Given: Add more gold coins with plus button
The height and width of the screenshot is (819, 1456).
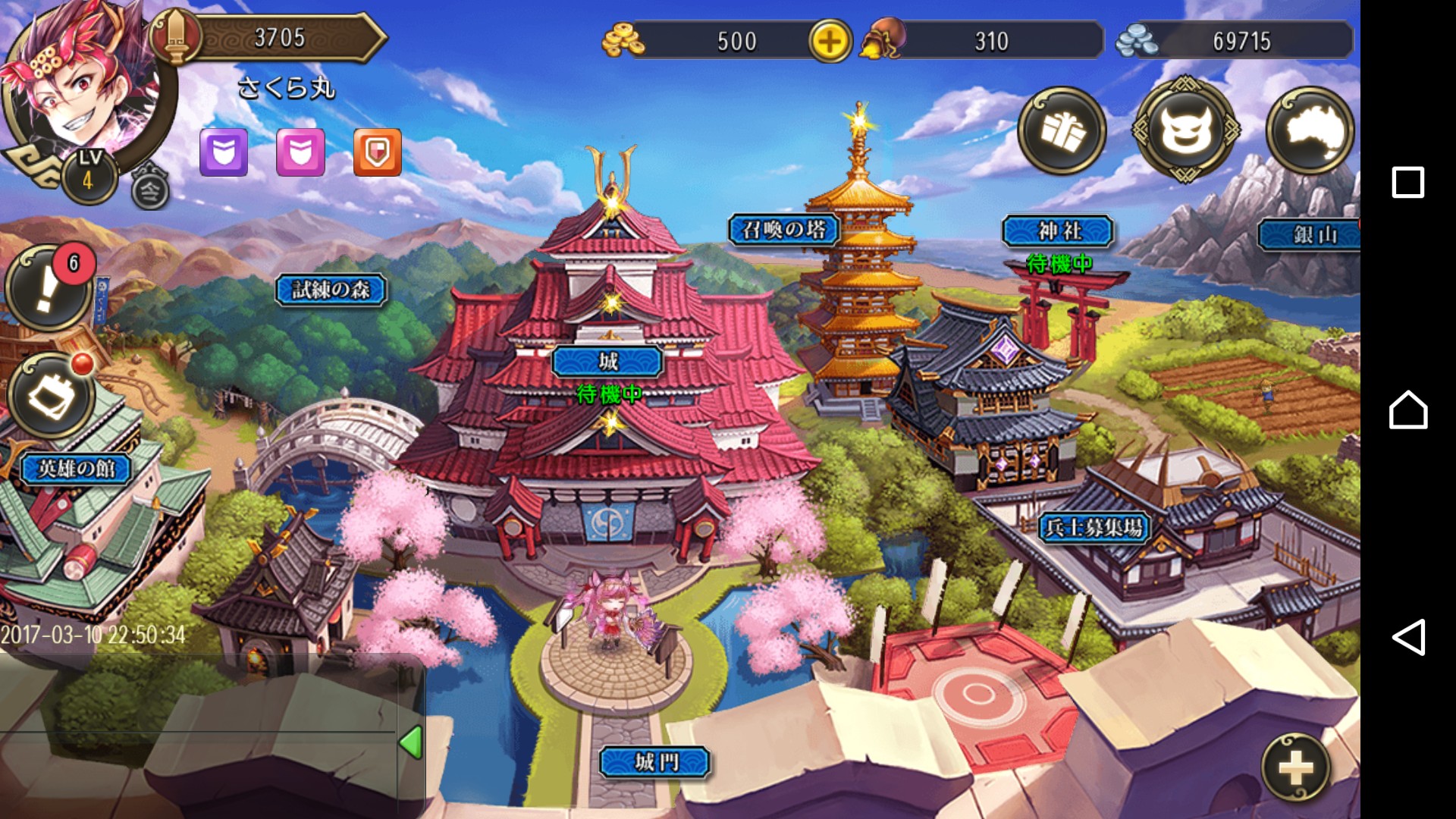Looking at the screenshot, I should [x=830, y=41].
